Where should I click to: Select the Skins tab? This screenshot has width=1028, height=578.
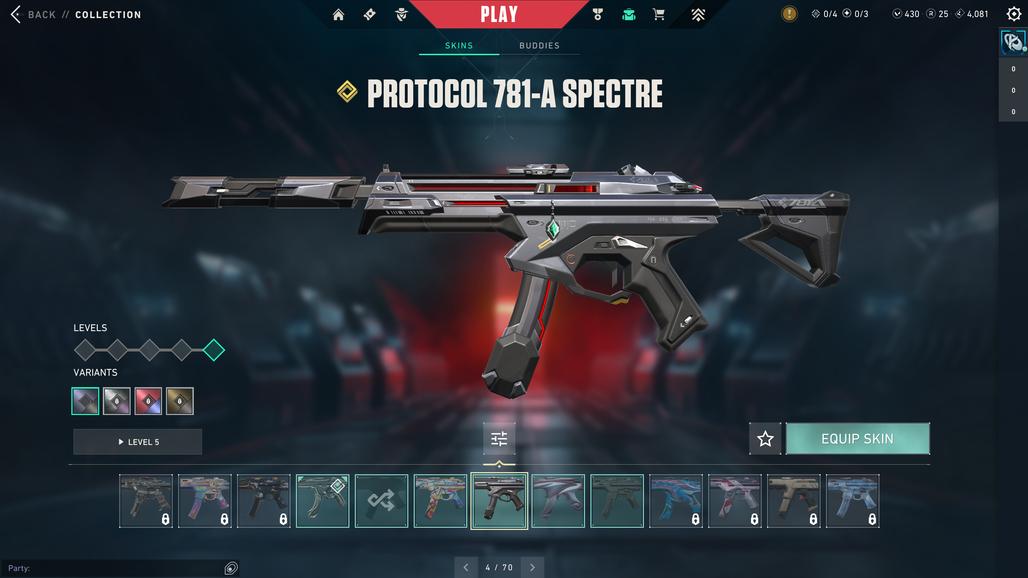(459, 46)
